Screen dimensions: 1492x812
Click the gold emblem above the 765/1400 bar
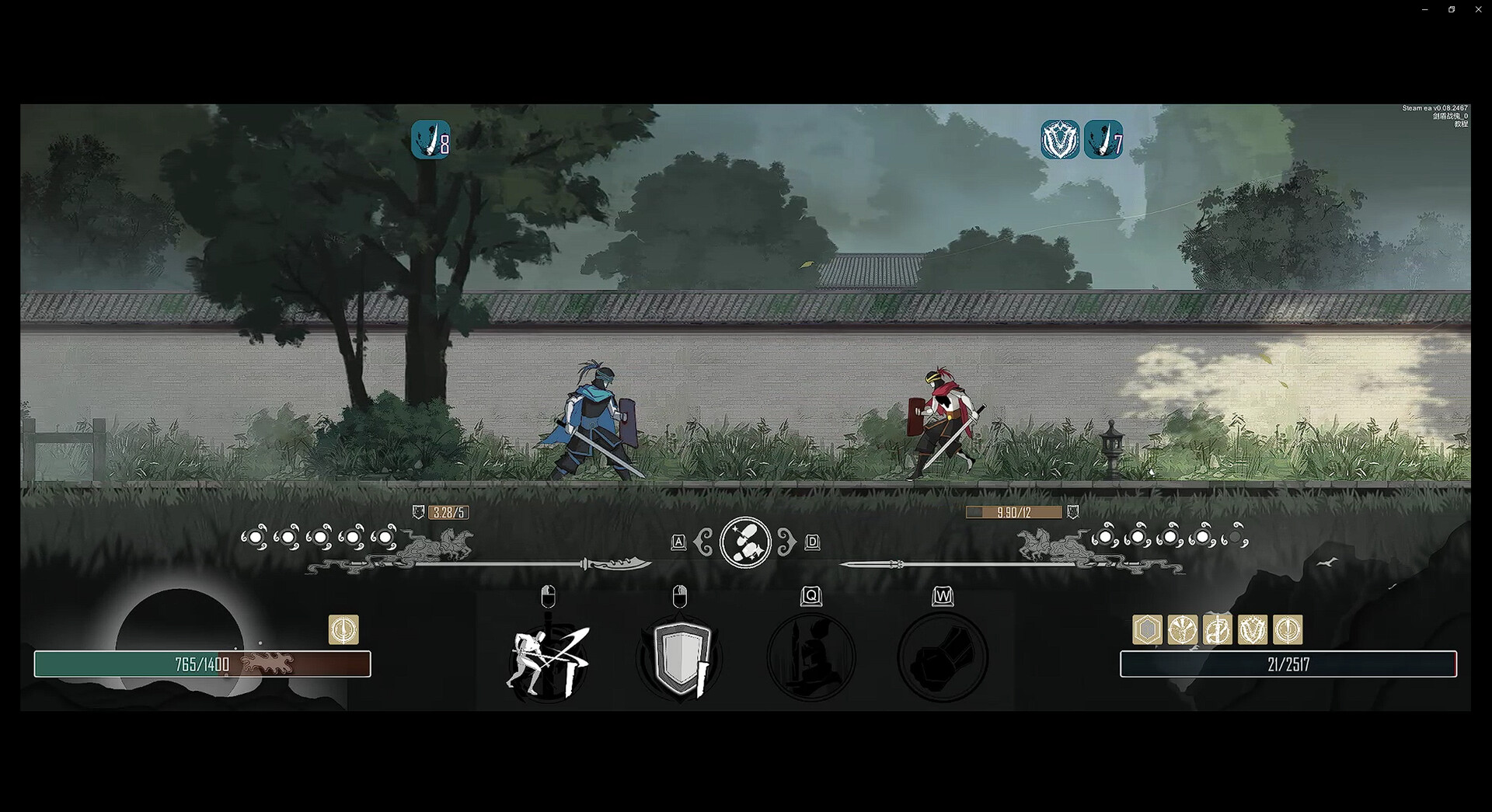343,629
